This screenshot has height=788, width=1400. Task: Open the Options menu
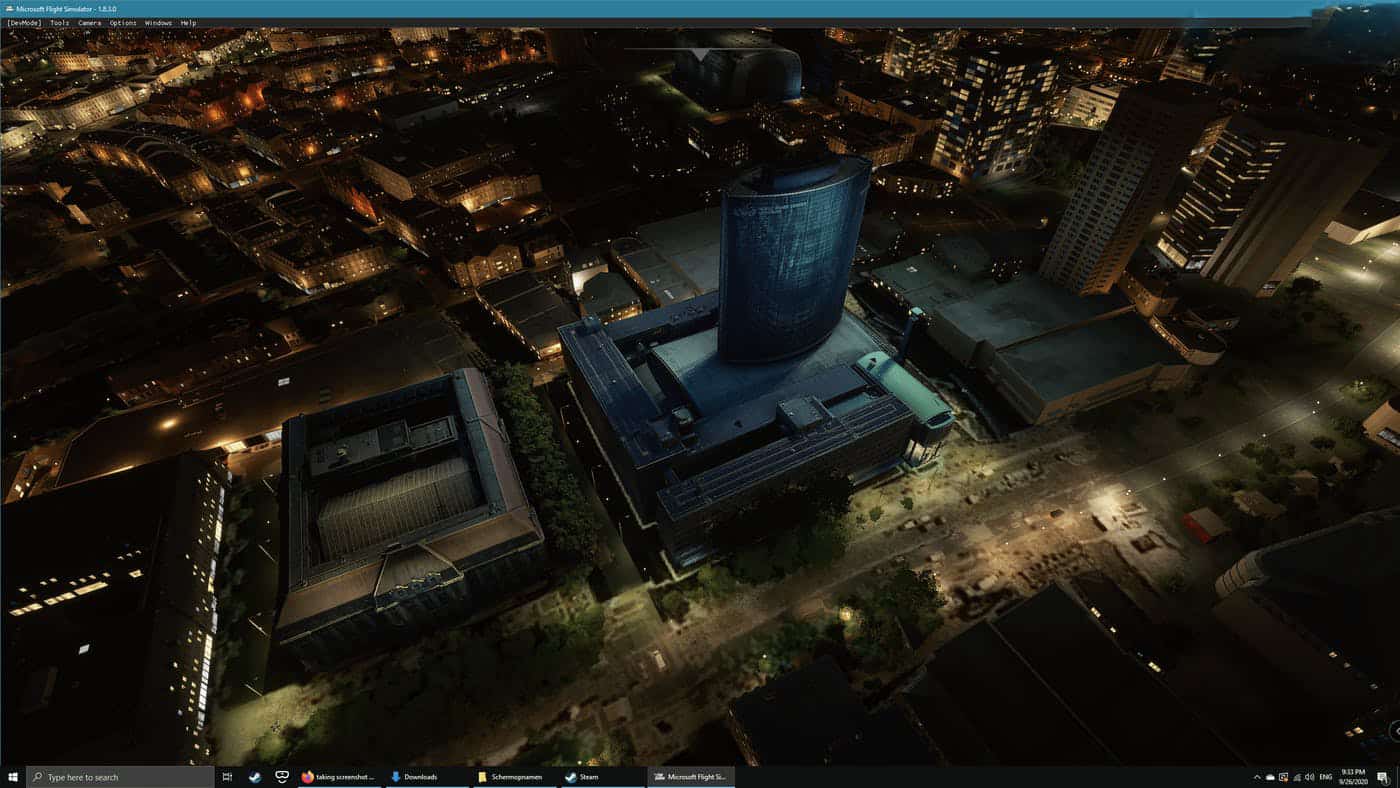pyautogui.click(x=123, y=22)
